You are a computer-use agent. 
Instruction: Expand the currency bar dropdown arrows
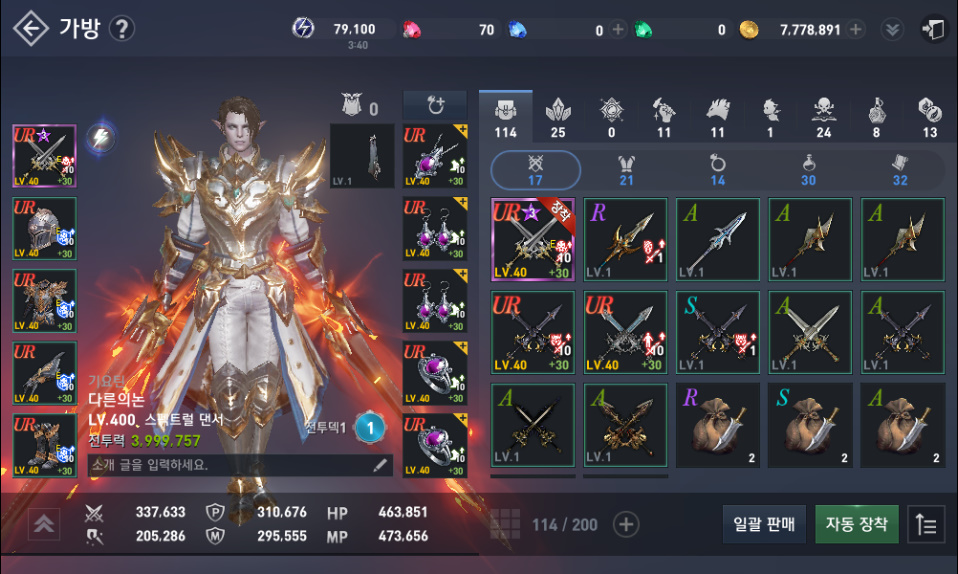[x=891, y=29]
